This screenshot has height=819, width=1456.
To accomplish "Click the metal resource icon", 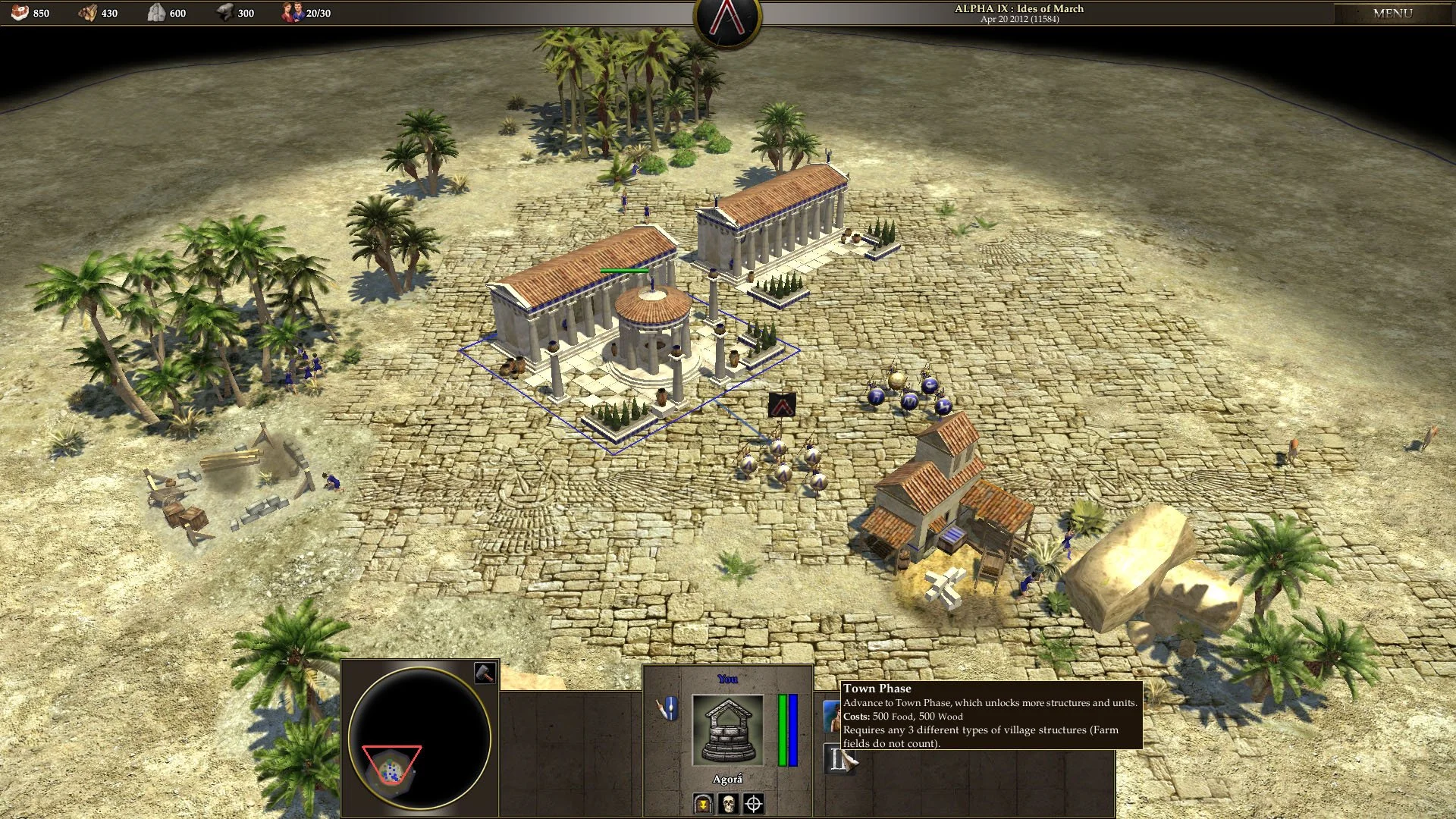I will point(227,12).
